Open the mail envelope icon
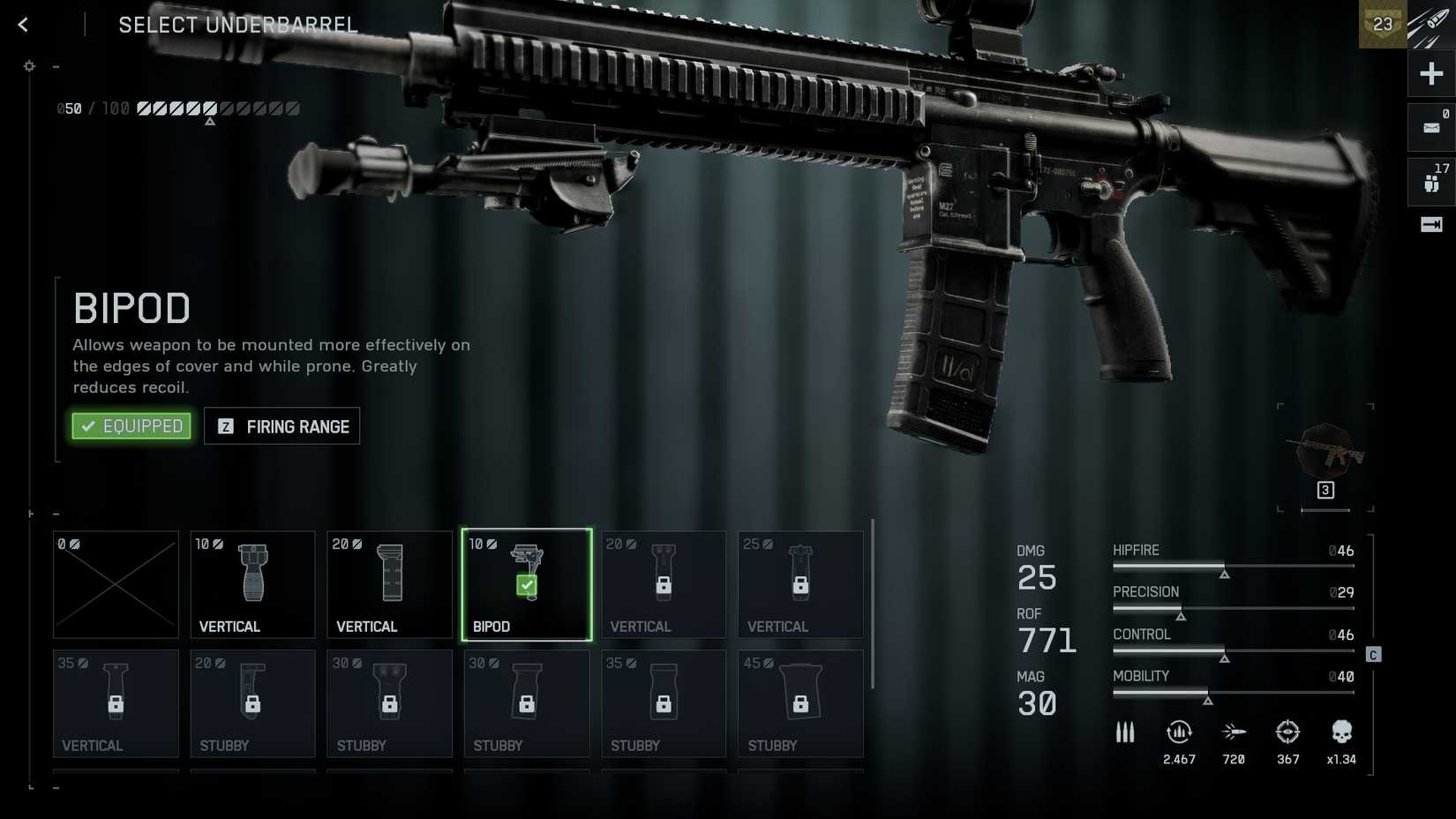Screen dimensions: 1456x819 click(1431, 128)
